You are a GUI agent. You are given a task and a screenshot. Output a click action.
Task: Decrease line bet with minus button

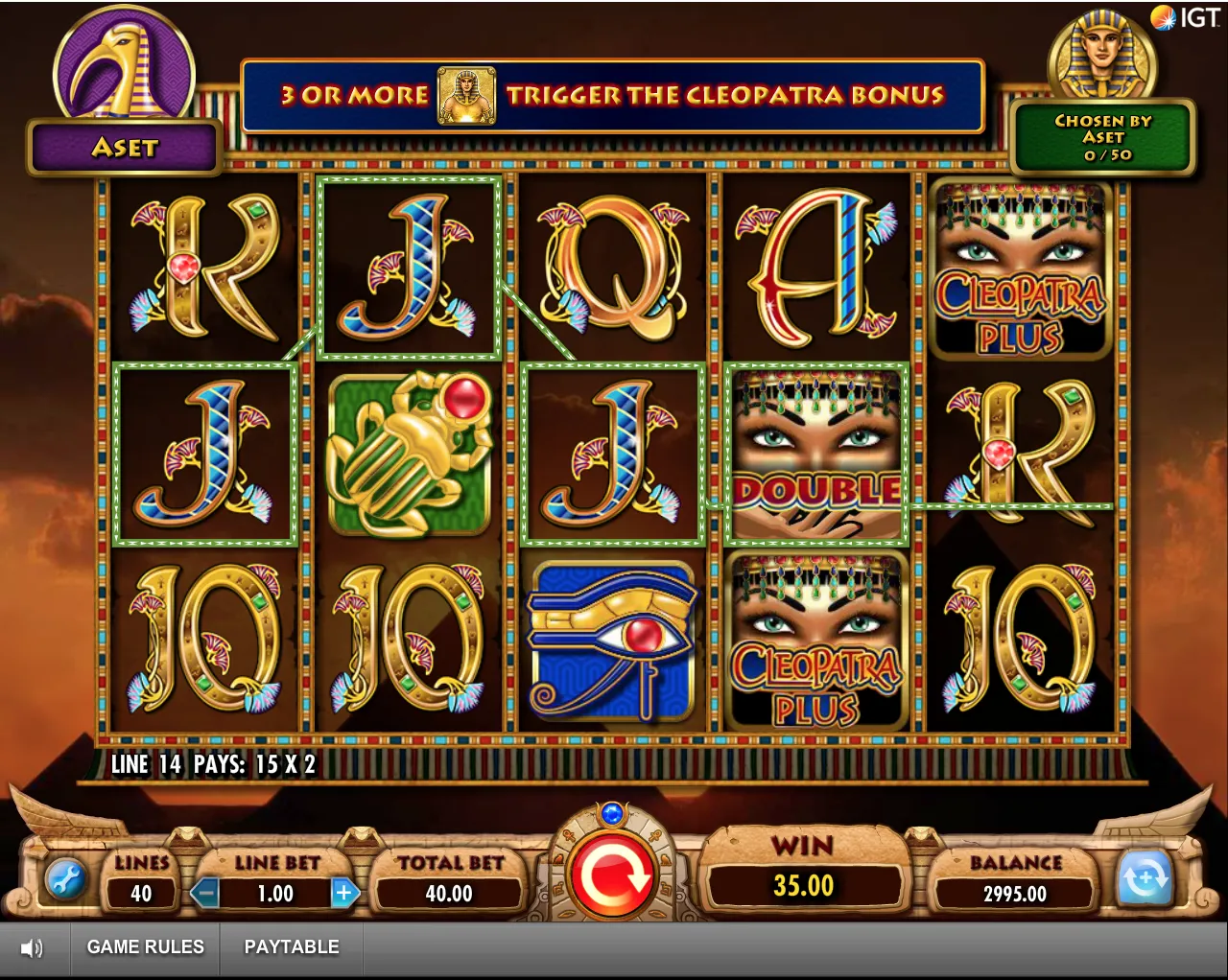click(204, 893)
